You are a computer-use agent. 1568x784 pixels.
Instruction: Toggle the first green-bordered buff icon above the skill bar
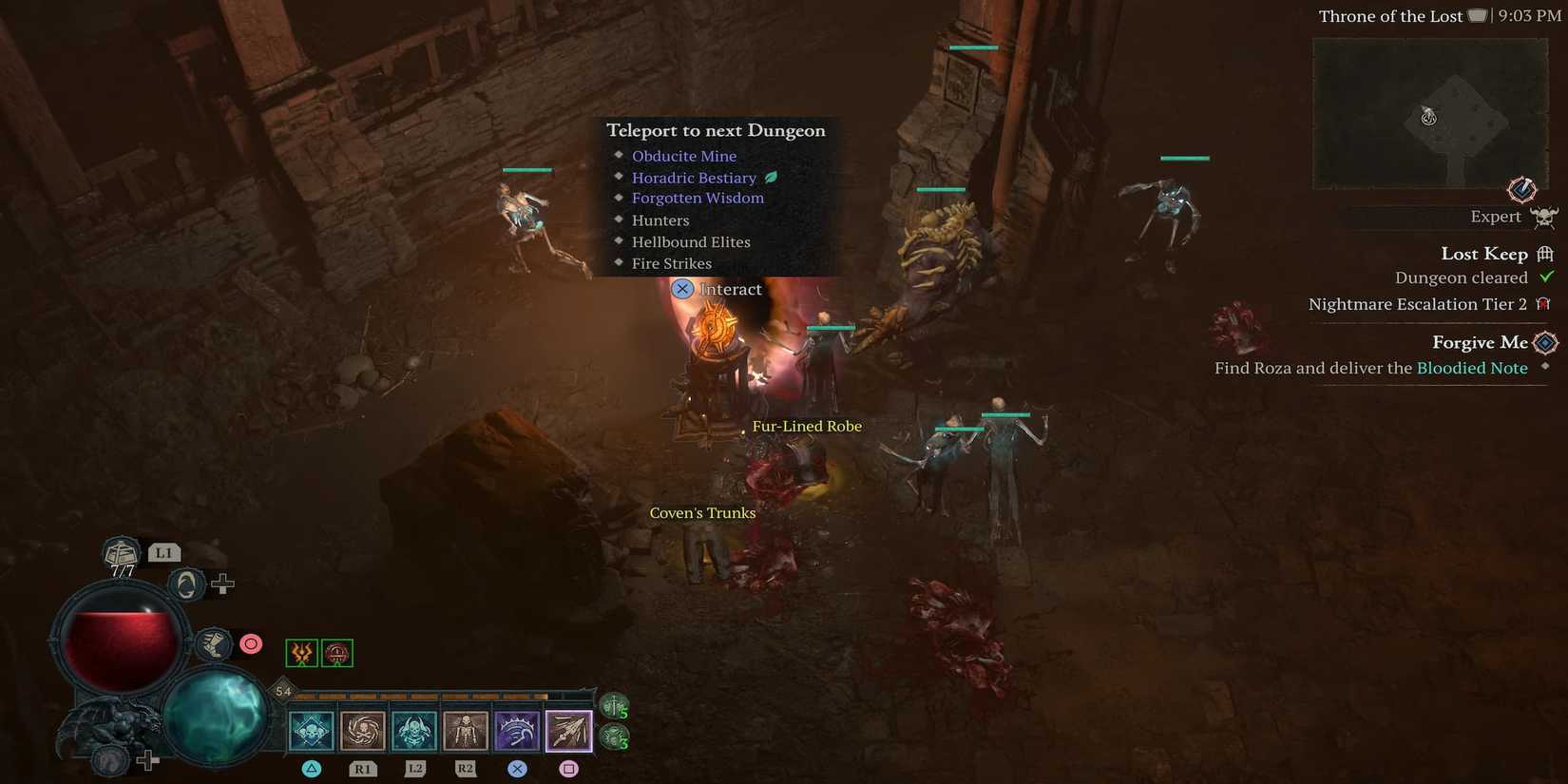coord(301,653)
